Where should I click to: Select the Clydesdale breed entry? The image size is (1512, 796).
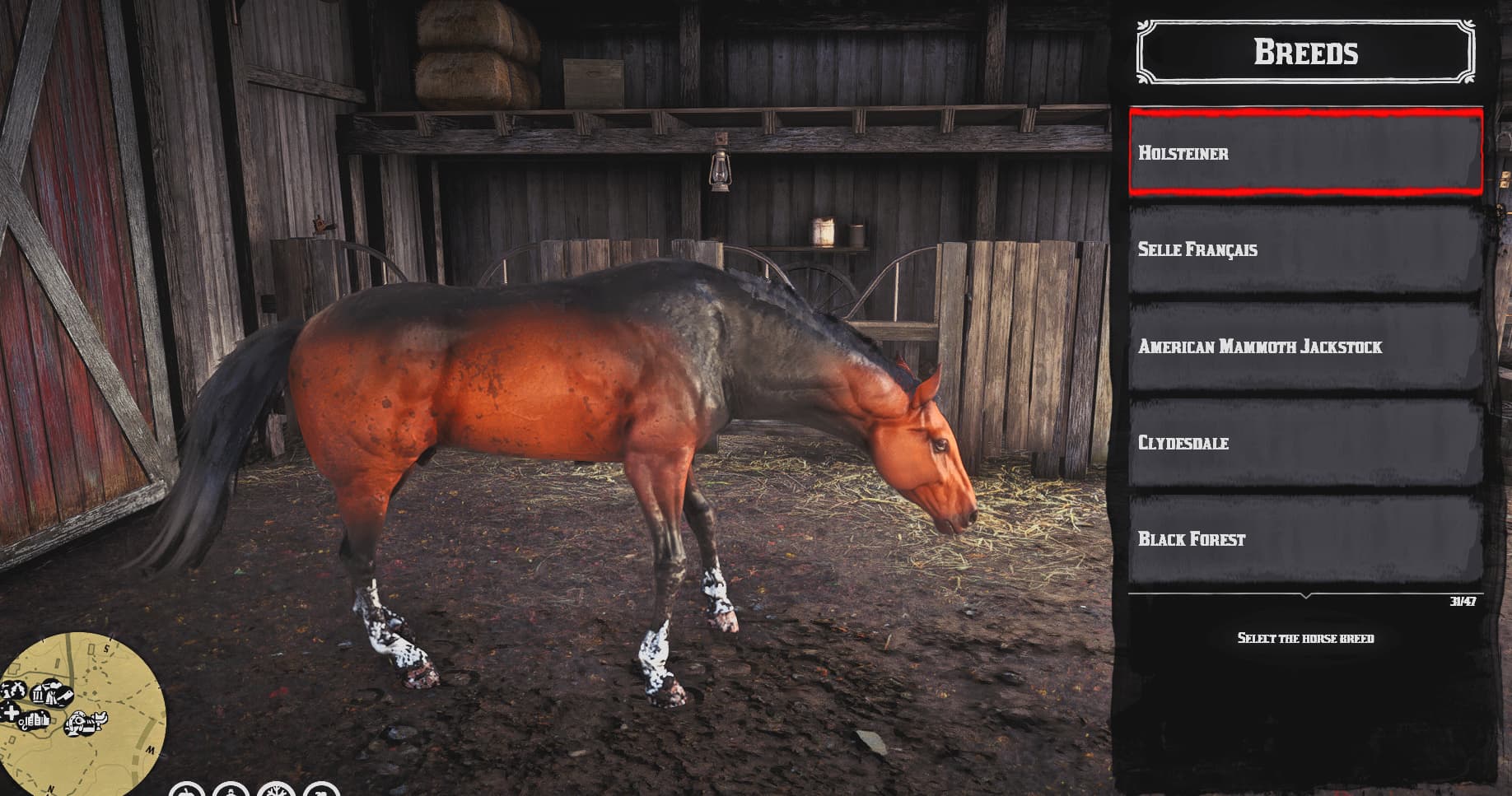tap(1305, 443)
